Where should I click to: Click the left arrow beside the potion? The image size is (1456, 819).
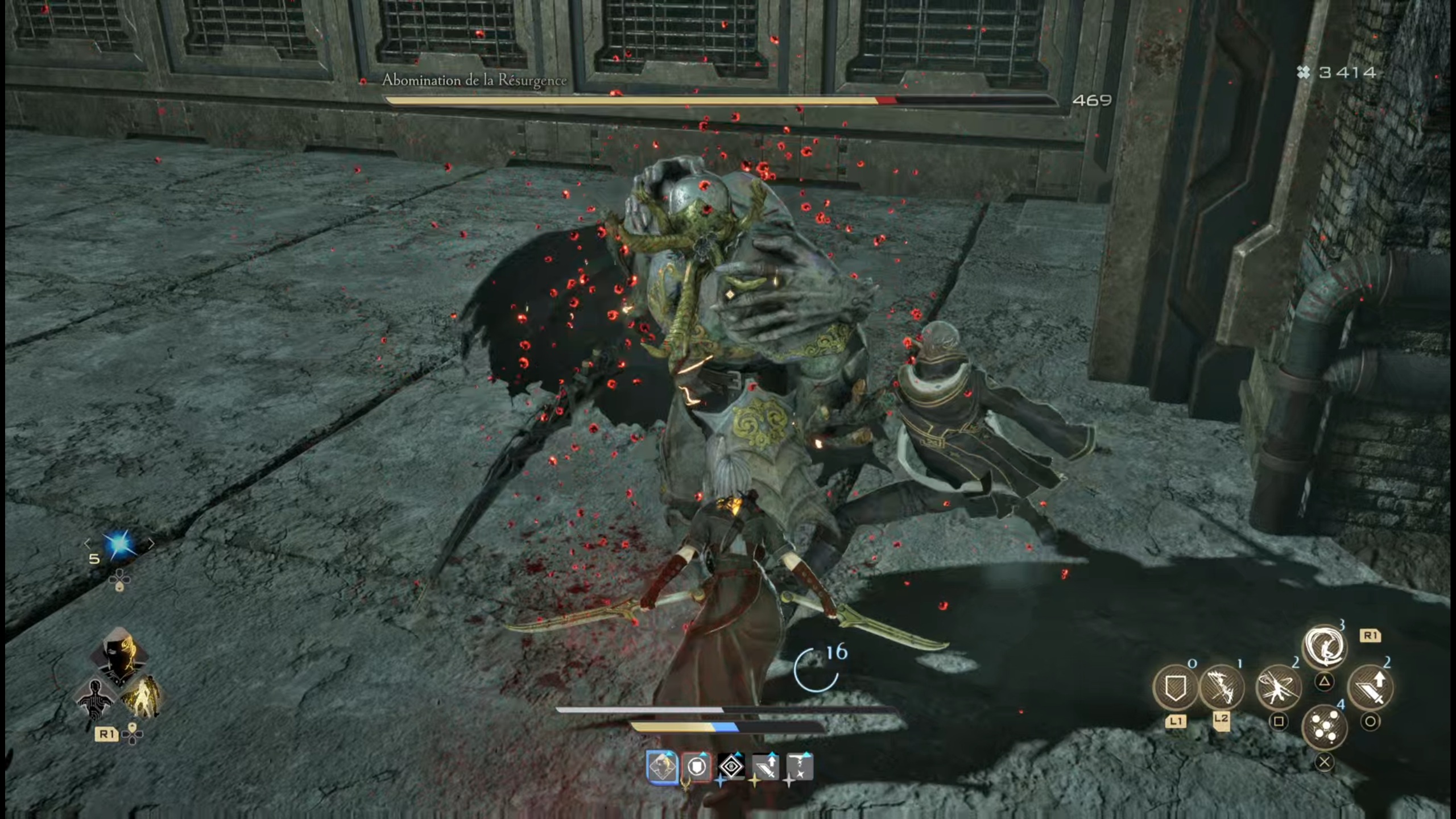[x=88, y=545]
